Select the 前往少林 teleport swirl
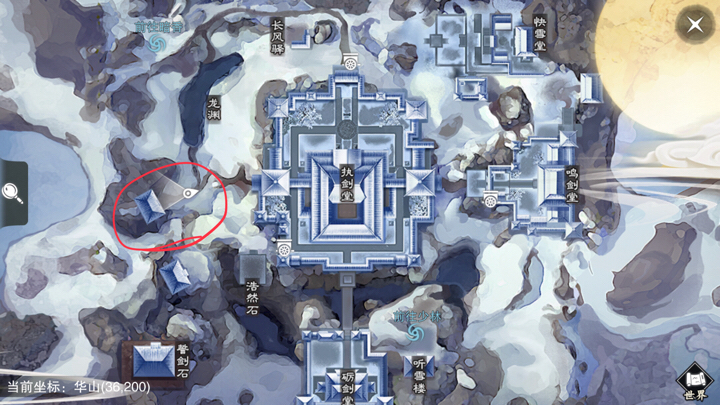This screenshot has height=405, width=720. pyautogui.click(x=415, y=331)
